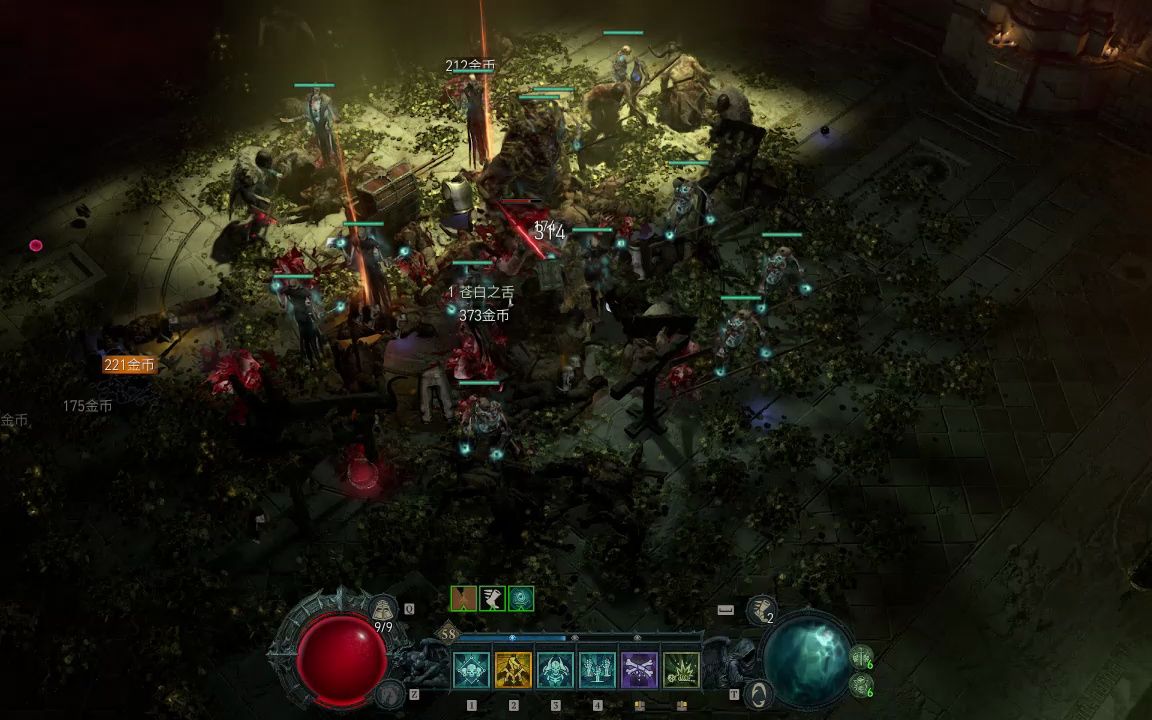This screenshot has height=720, width=1152.
Task: Inspect the white winged-boot buff icon
Action: point(492,599)
